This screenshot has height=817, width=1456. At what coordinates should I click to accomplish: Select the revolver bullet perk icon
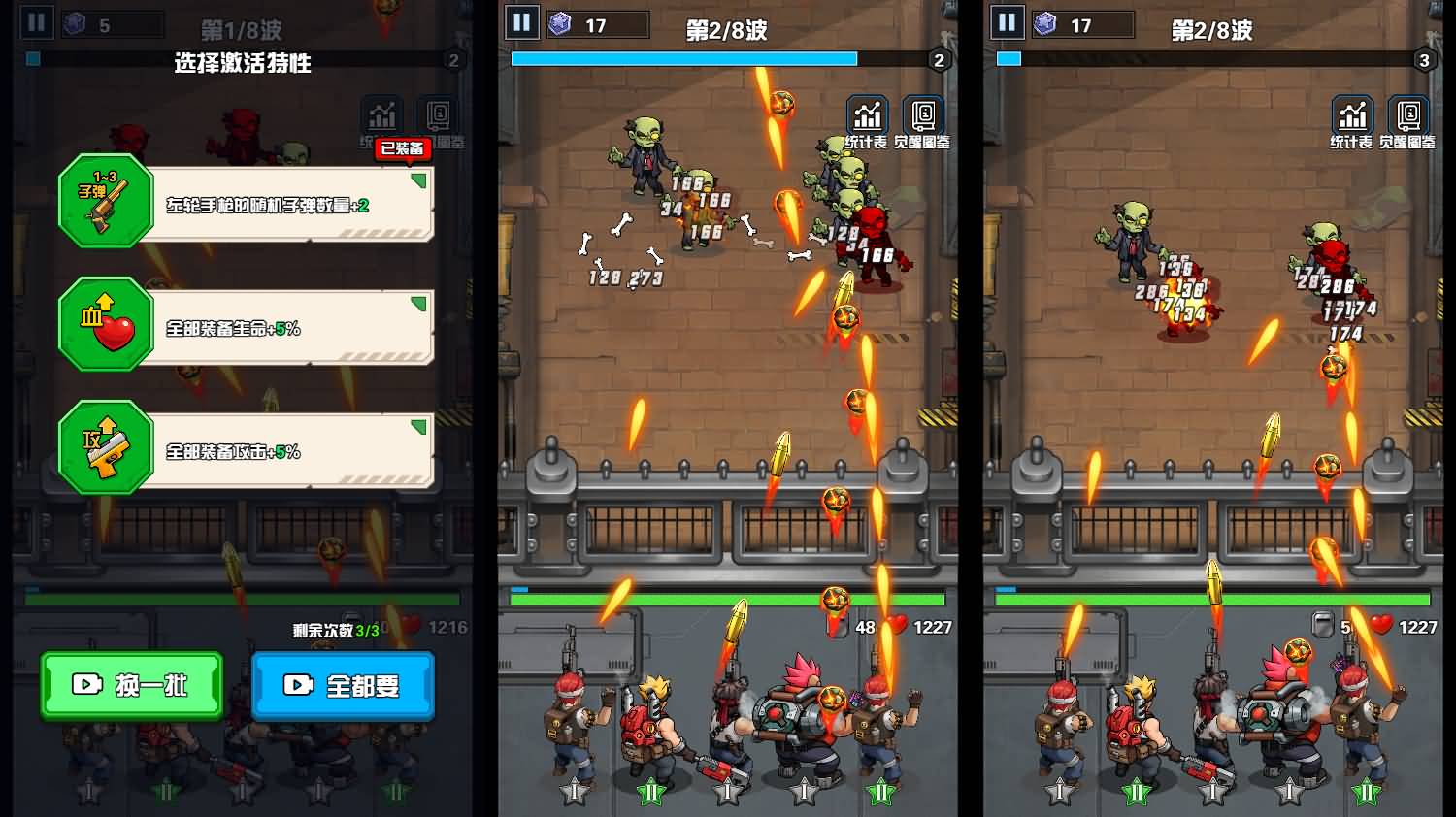pos(105,204)
